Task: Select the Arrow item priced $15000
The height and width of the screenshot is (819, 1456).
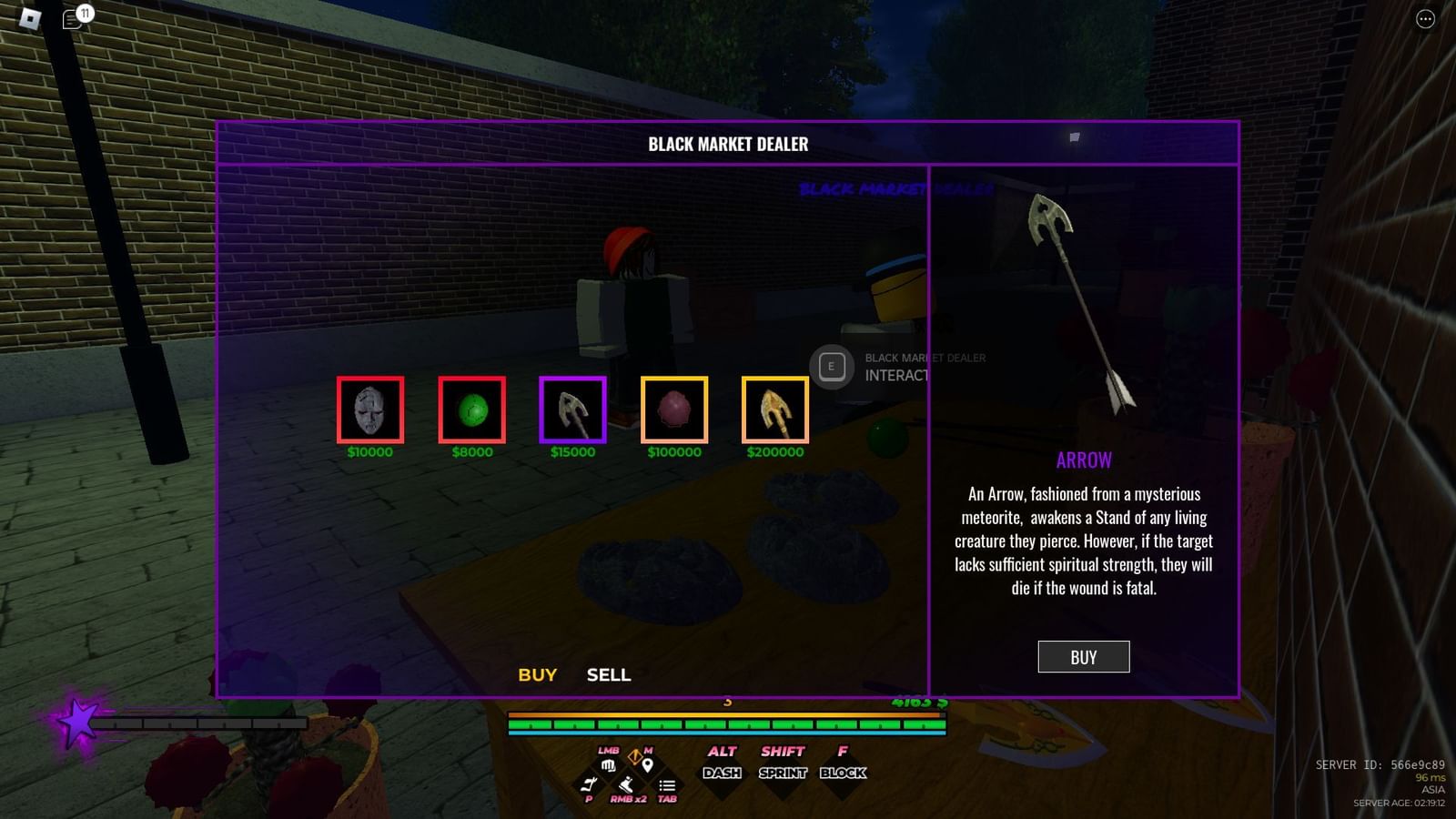Action: [572, 409]
